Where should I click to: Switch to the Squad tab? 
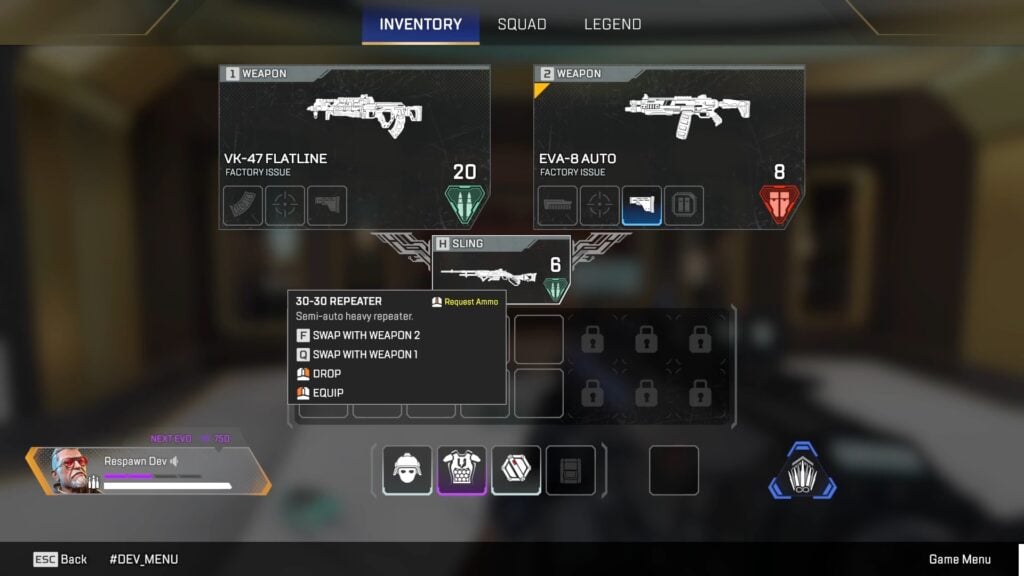[x=521, y=24]
